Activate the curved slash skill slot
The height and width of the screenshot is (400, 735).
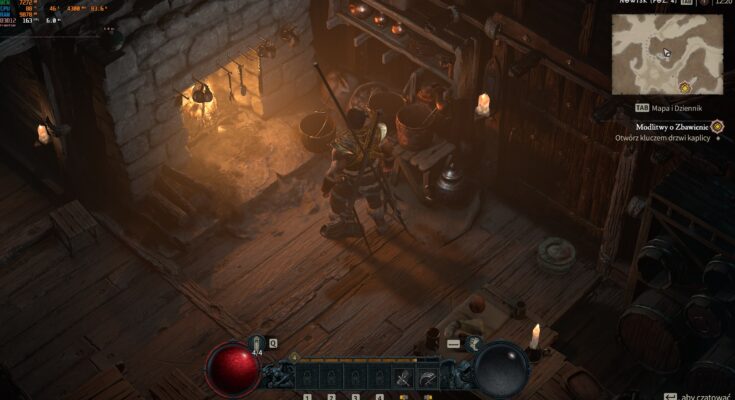(x=427, y=377)
